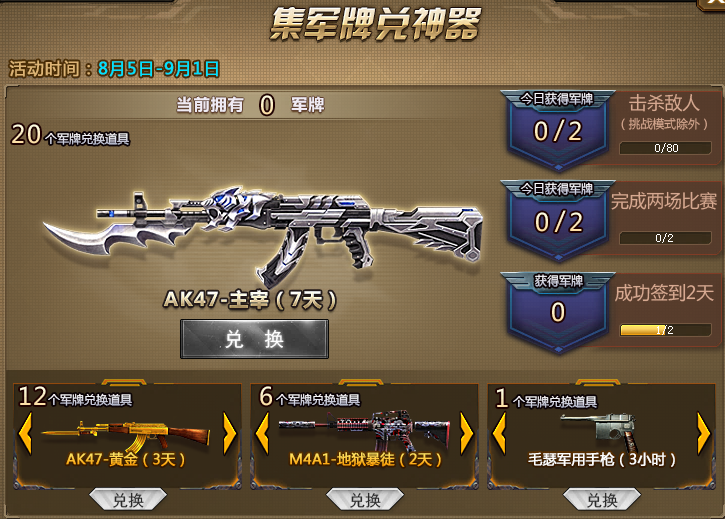Show next item in the M4A1-地狱暴徒 panel
This screenshot has height=519, width=725.
[465, 433]
